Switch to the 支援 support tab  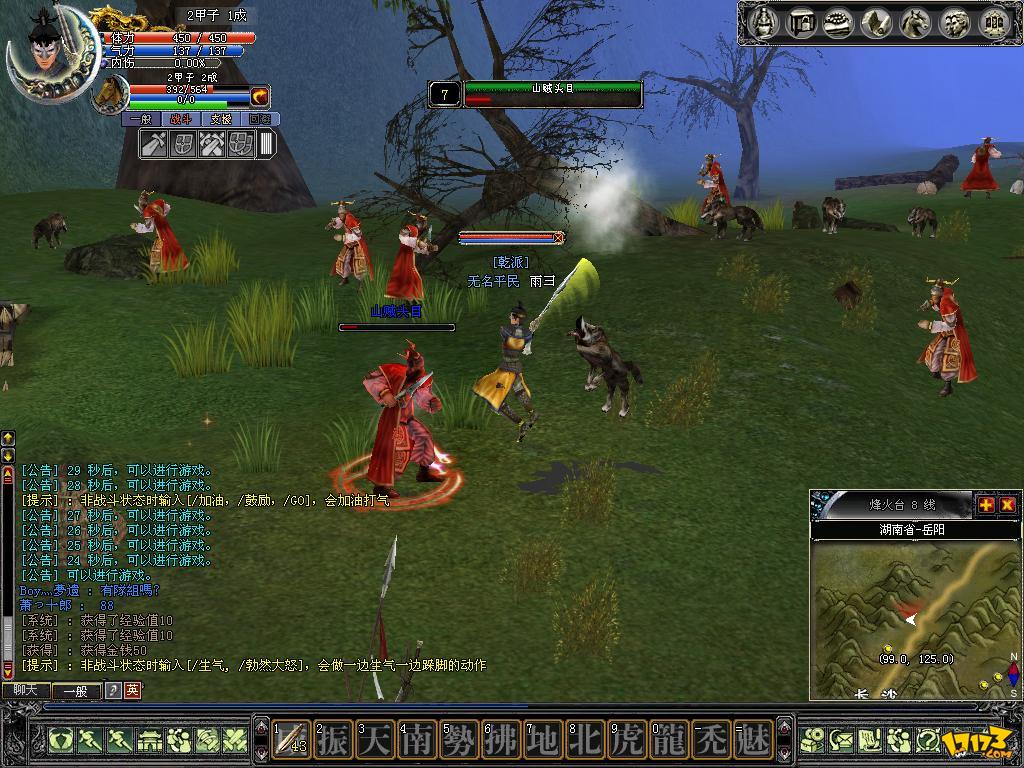220,119
